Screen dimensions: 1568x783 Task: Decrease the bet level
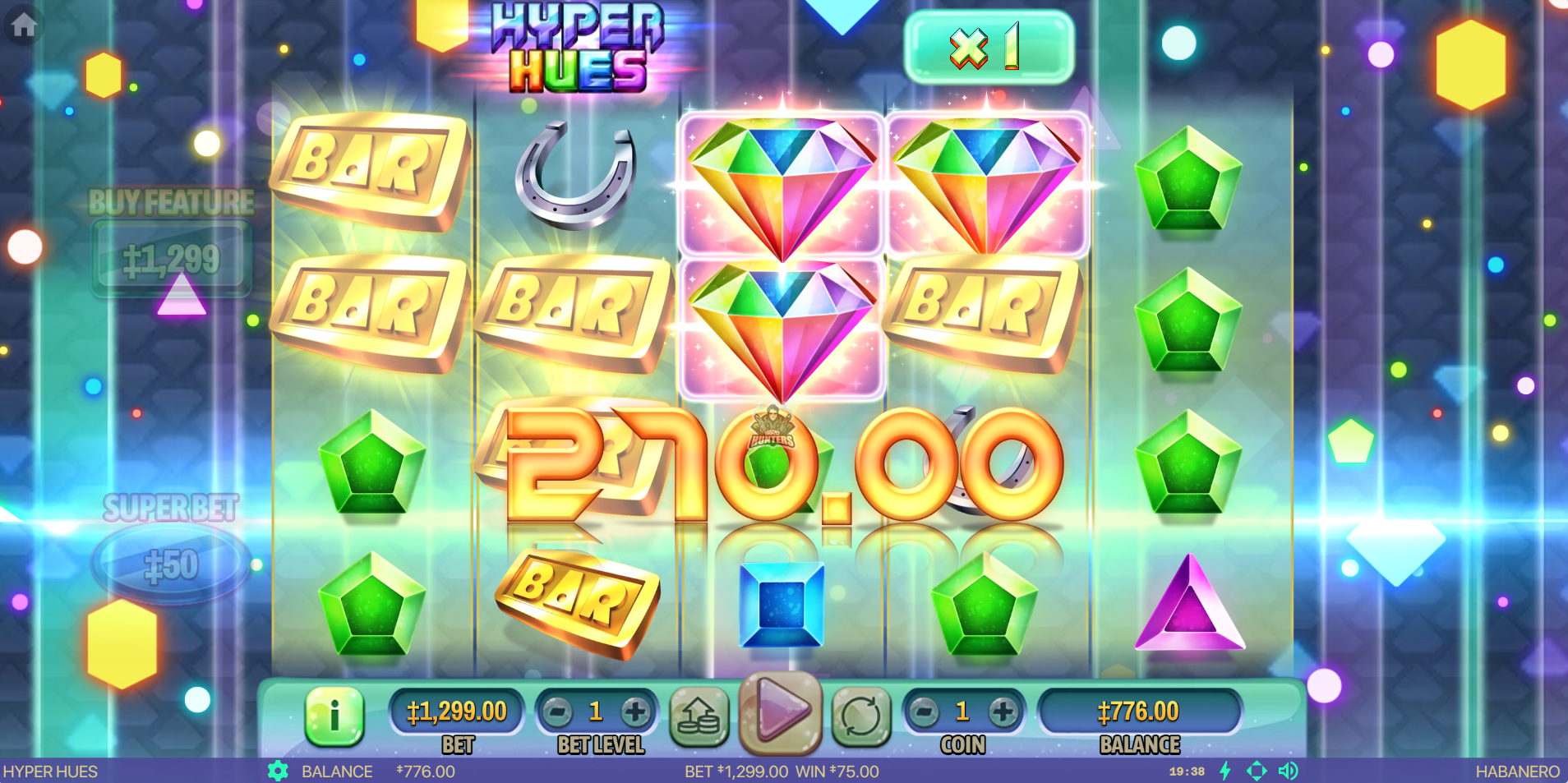pos(558,712)
